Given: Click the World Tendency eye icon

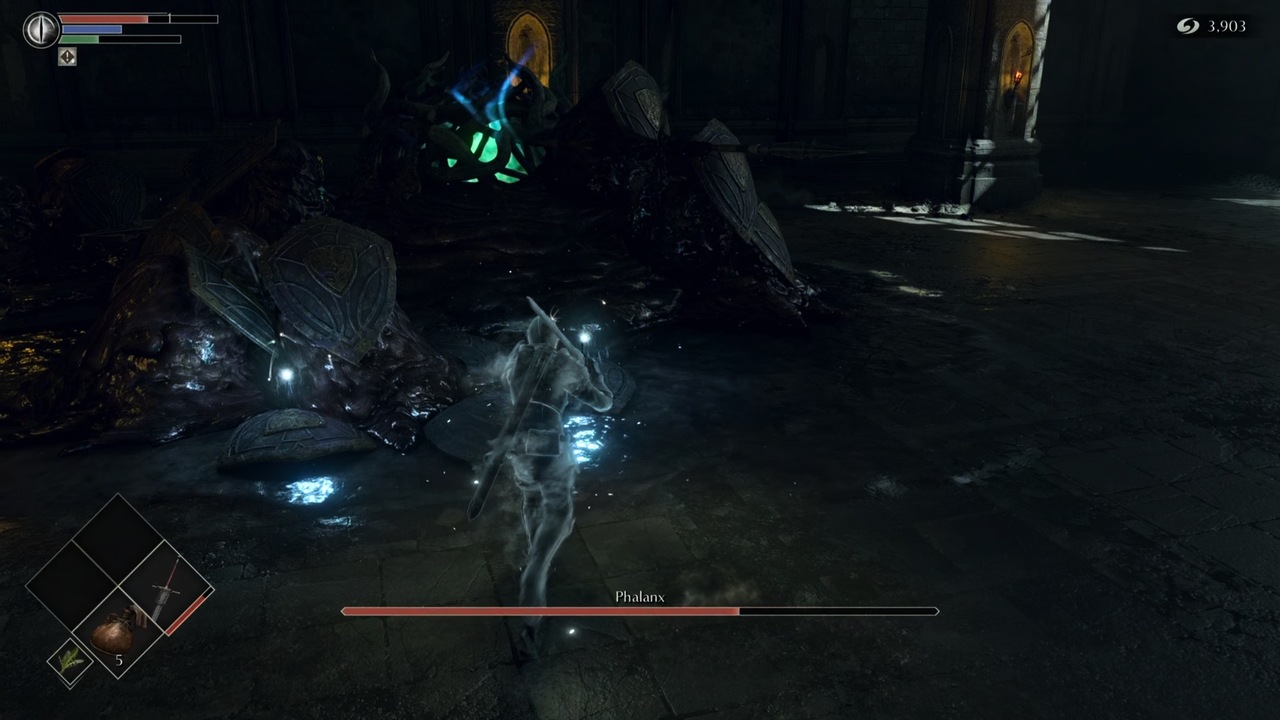Looking at the screenshot, I should pyautogui.click(x=41, y=29).
